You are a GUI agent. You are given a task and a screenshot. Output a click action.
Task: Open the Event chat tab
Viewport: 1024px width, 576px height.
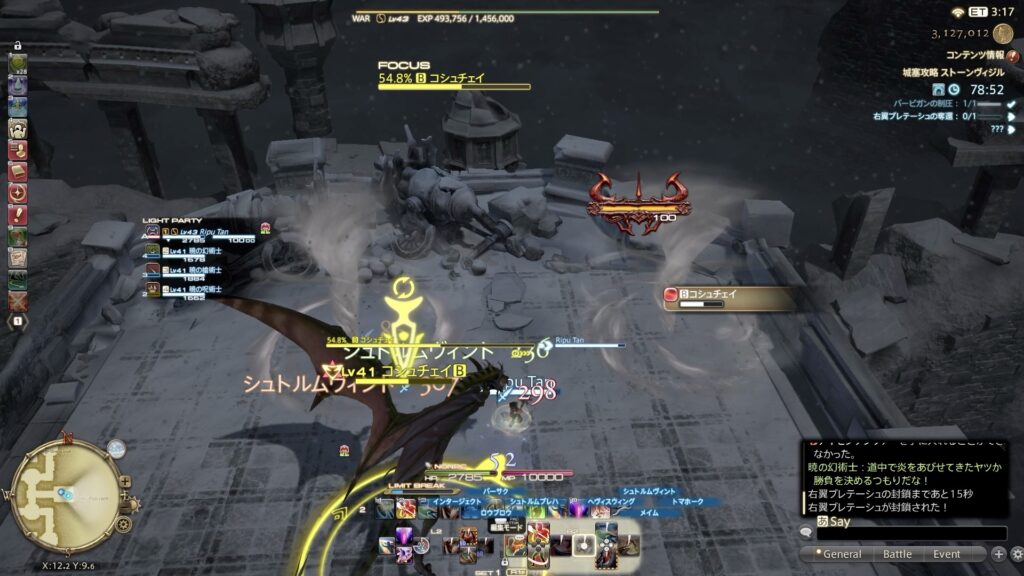tap(946, 554)
